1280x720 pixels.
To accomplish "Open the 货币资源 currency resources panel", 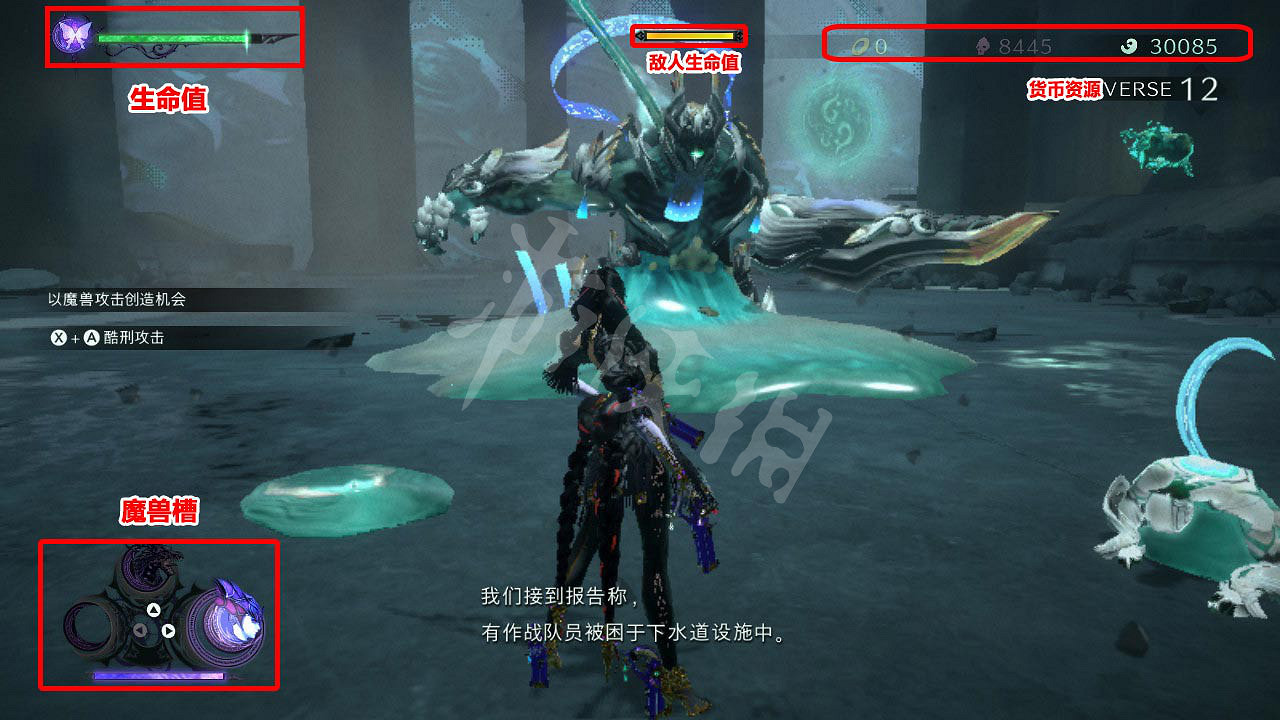I will (x=1064, y=89).
